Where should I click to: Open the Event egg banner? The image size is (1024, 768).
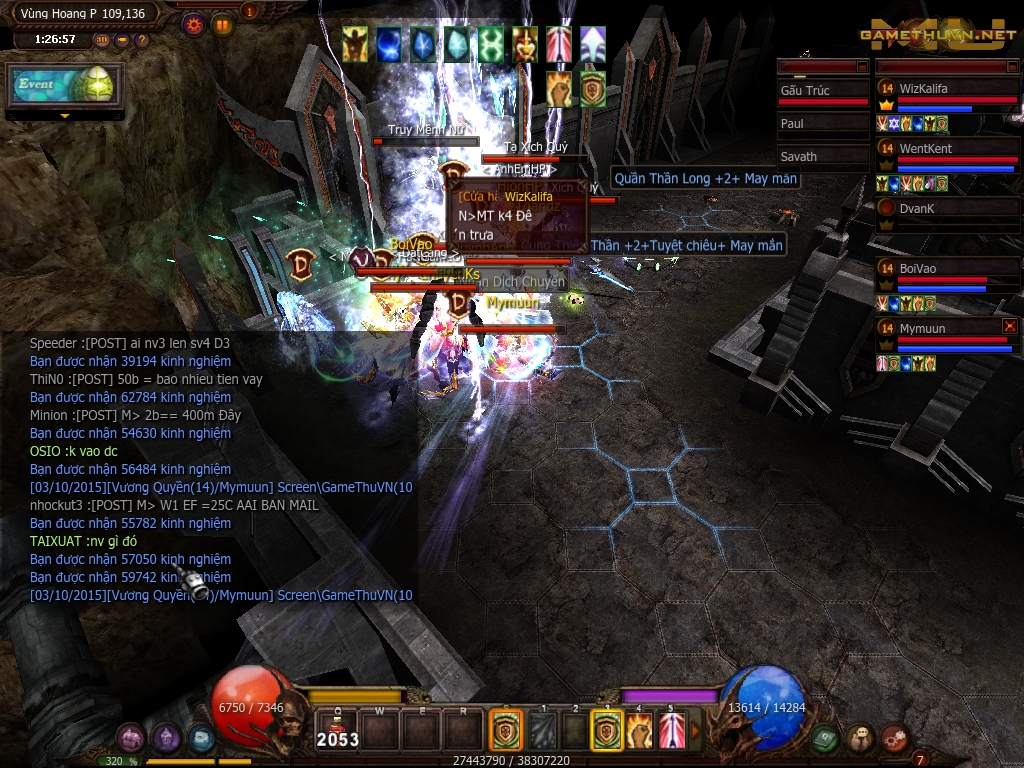click(x=65, y=85)
